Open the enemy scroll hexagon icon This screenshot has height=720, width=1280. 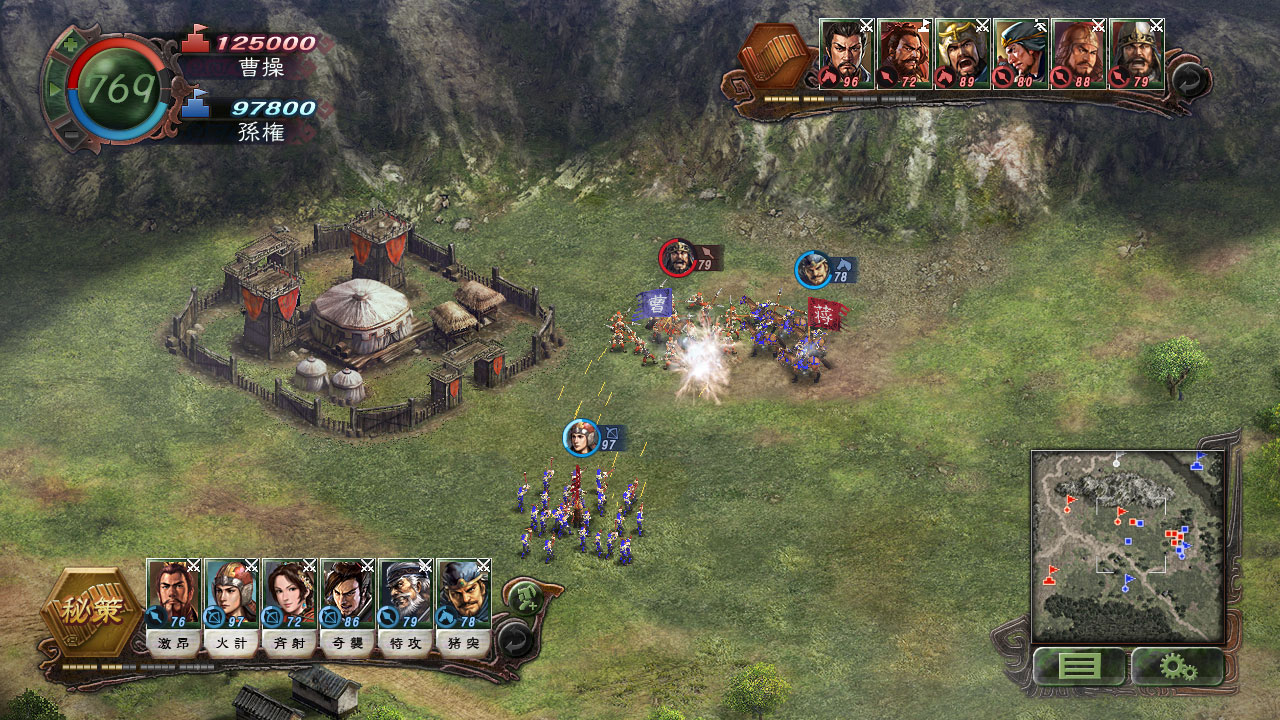773,56
